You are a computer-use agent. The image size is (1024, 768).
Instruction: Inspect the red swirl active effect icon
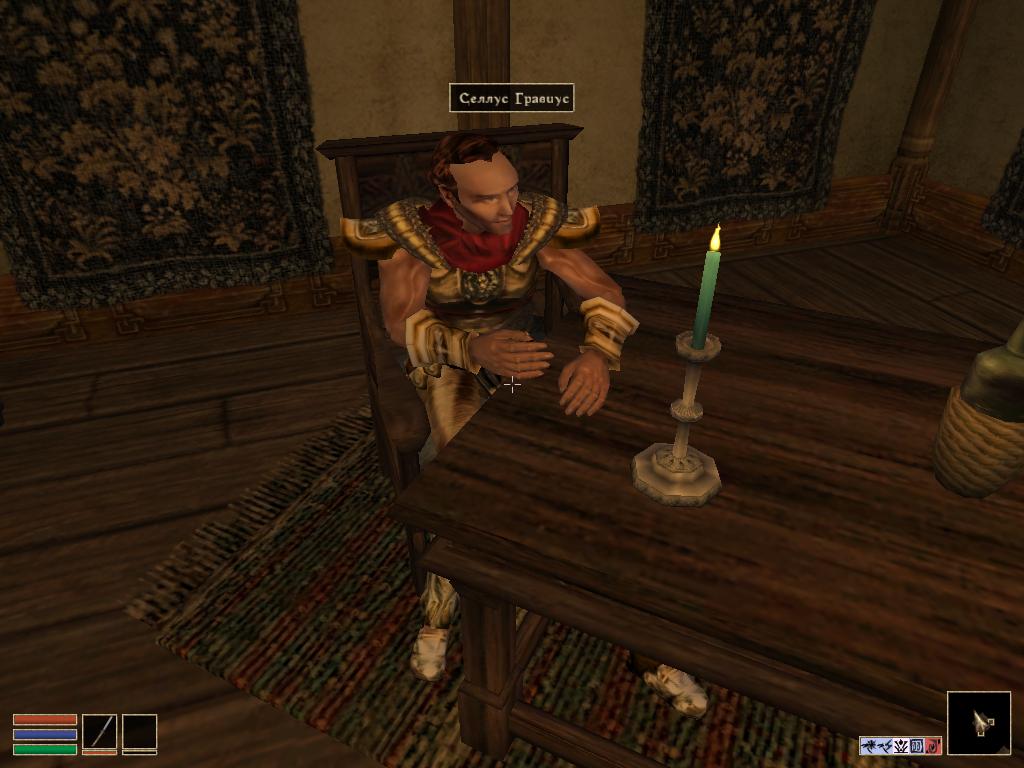pos(933,746)
